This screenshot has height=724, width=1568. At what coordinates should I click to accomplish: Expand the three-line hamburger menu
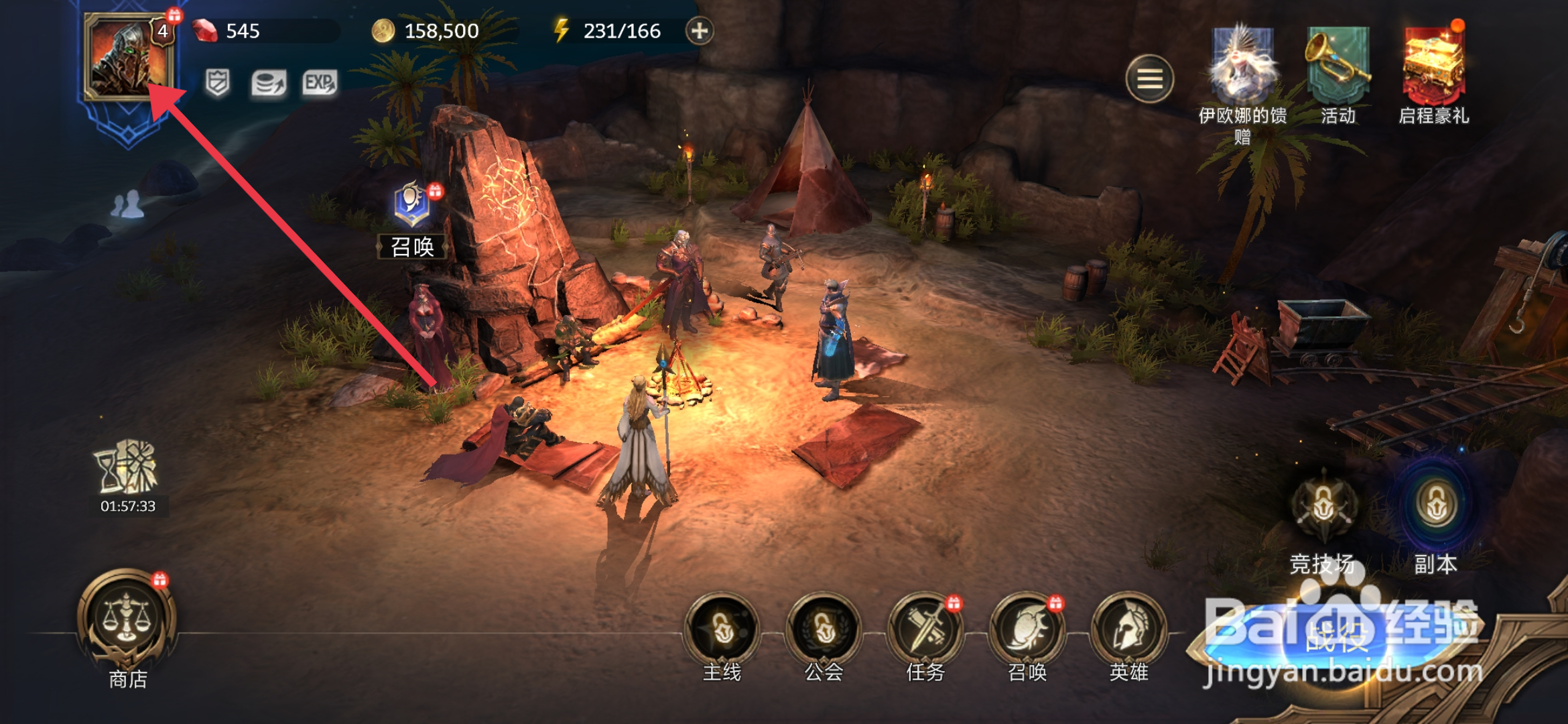pyautogui.click(x=1149, y=79)
